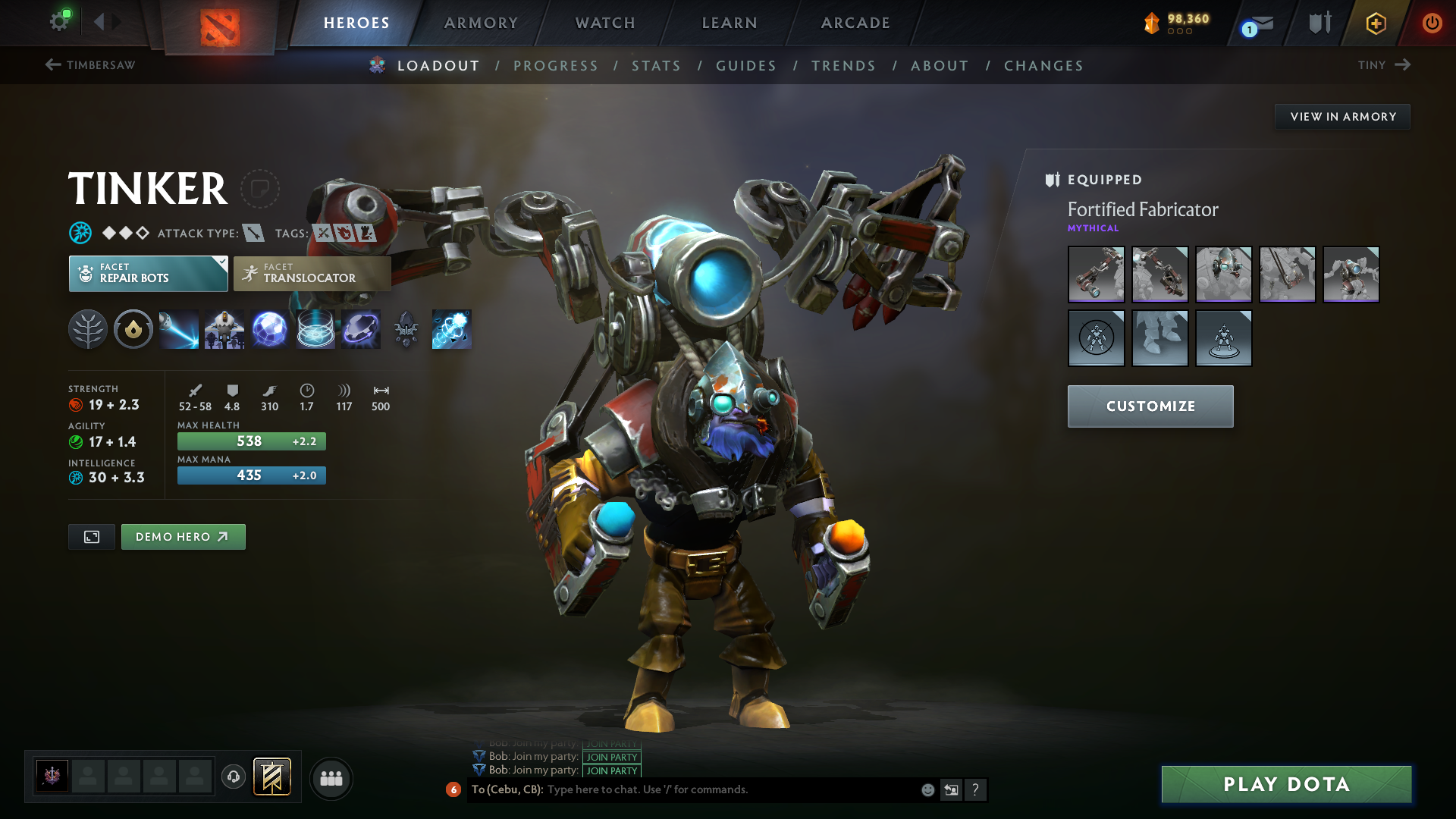1456x819 pixels.
Task: Focus the chat input field
Action: point(728,789)
